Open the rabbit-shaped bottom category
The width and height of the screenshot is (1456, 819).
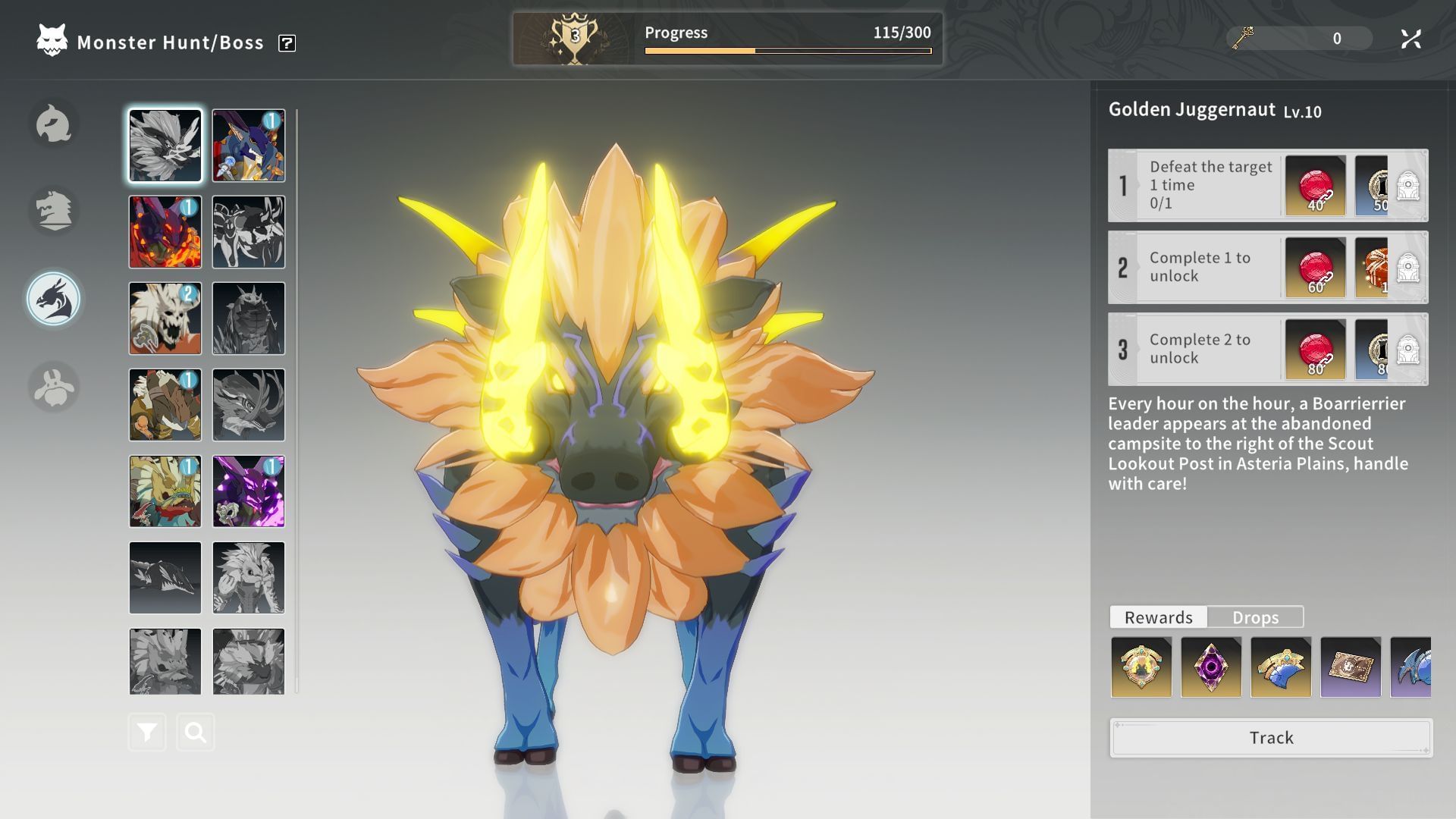(54, 387)
